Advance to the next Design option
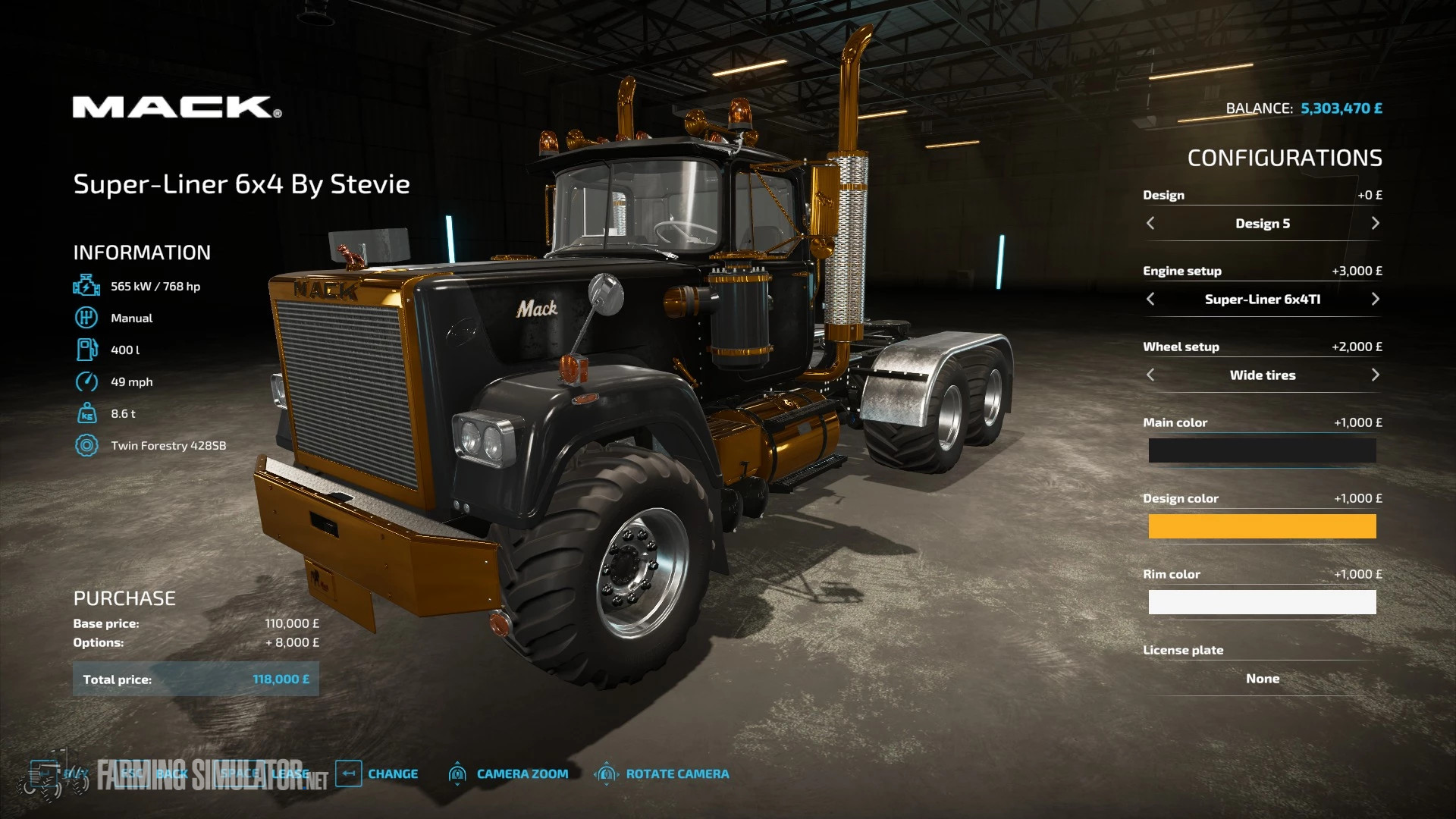The image size is (1456, 819). coord(1376,223)
